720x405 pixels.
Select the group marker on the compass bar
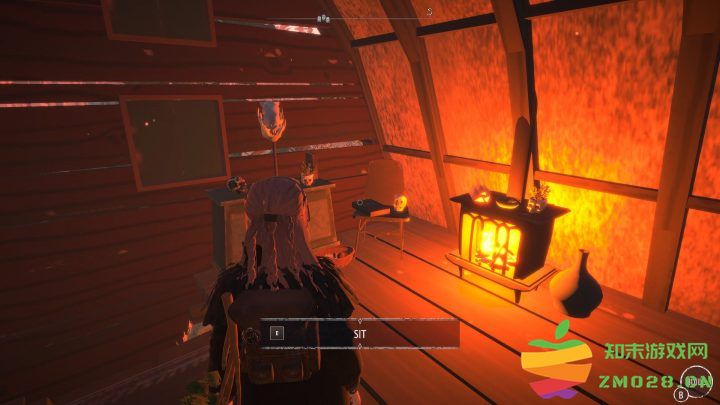322,18
